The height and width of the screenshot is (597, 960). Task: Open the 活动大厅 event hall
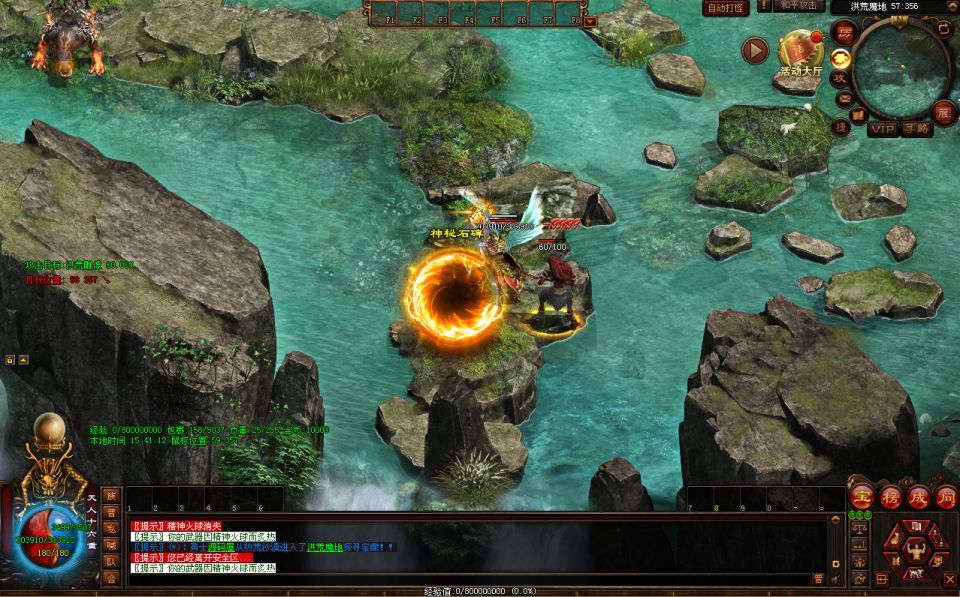tap(800, 52)
